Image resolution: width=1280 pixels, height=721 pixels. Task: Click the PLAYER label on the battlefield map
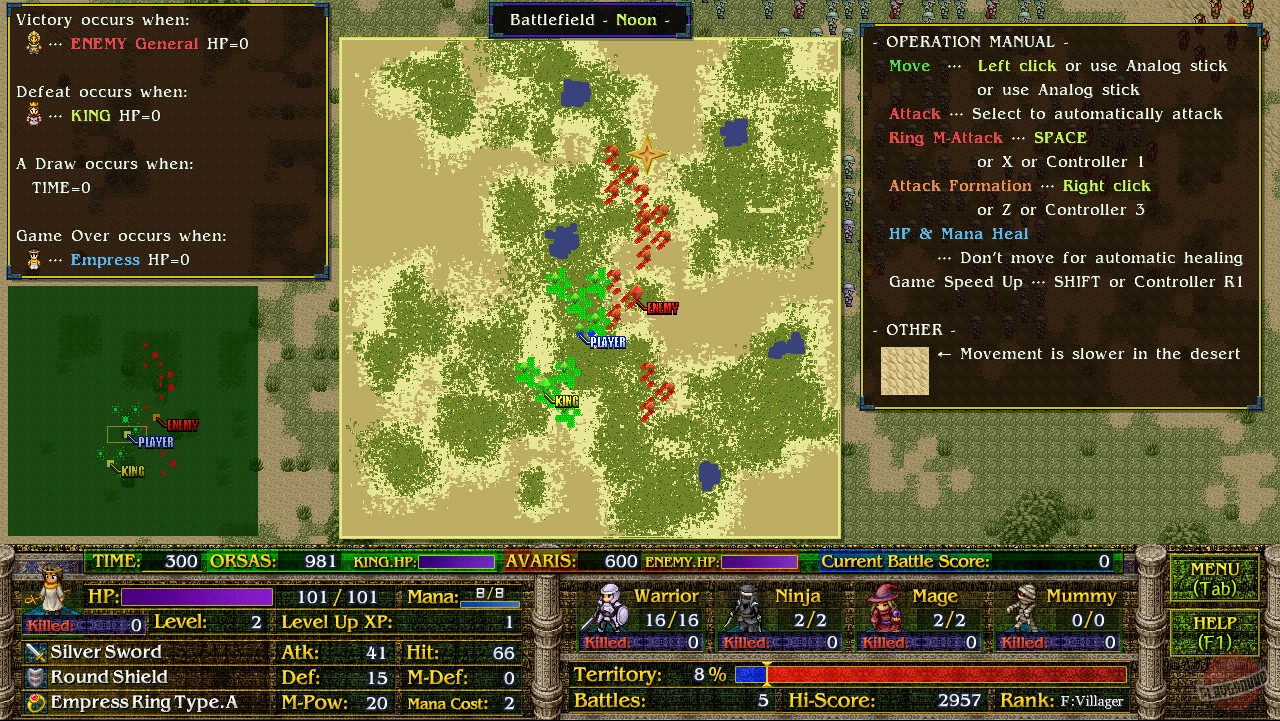(607, 341)
